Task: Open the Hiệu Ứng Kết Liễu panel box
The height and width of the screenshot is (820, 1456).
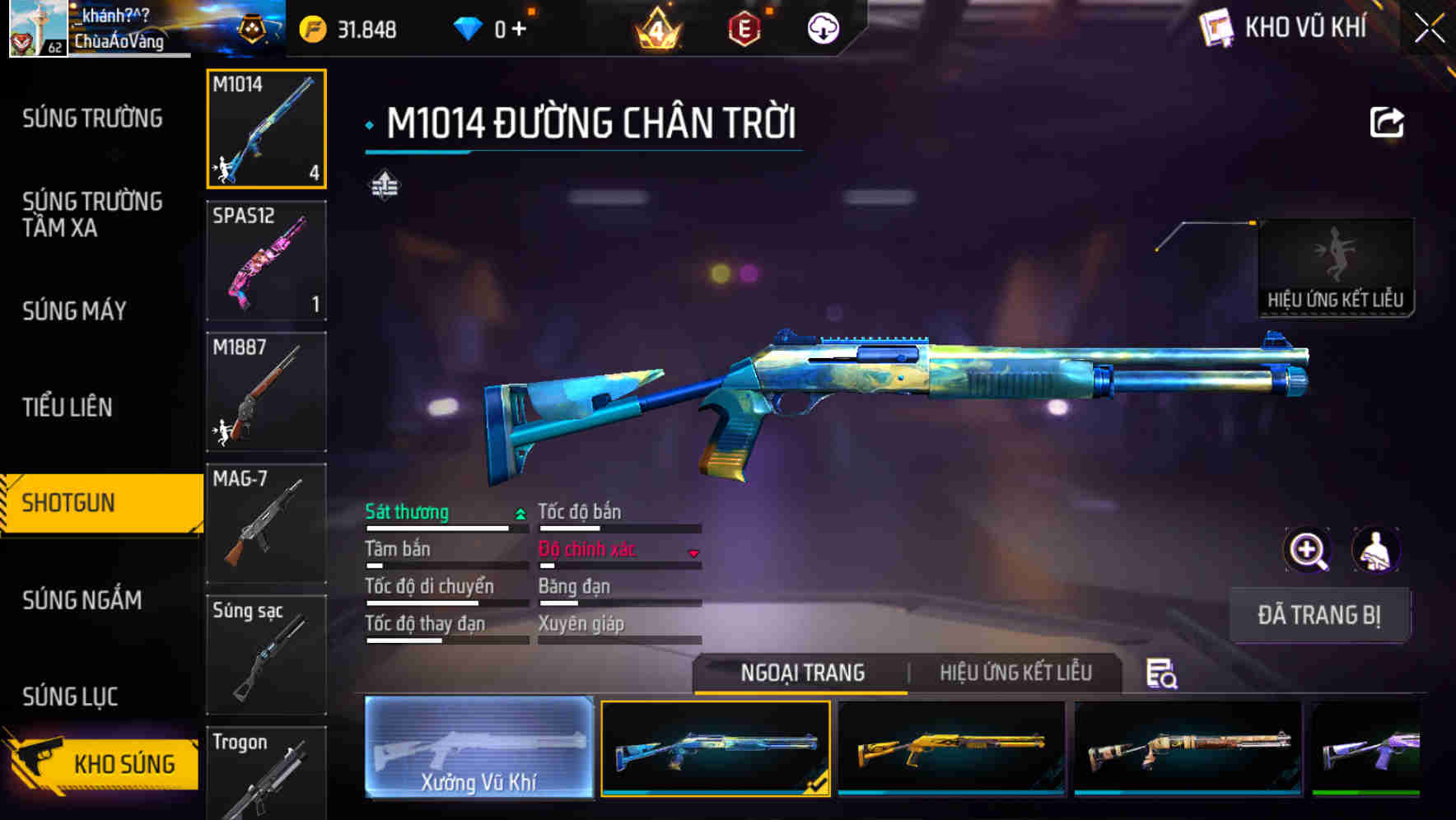Action: (1335, 268)
